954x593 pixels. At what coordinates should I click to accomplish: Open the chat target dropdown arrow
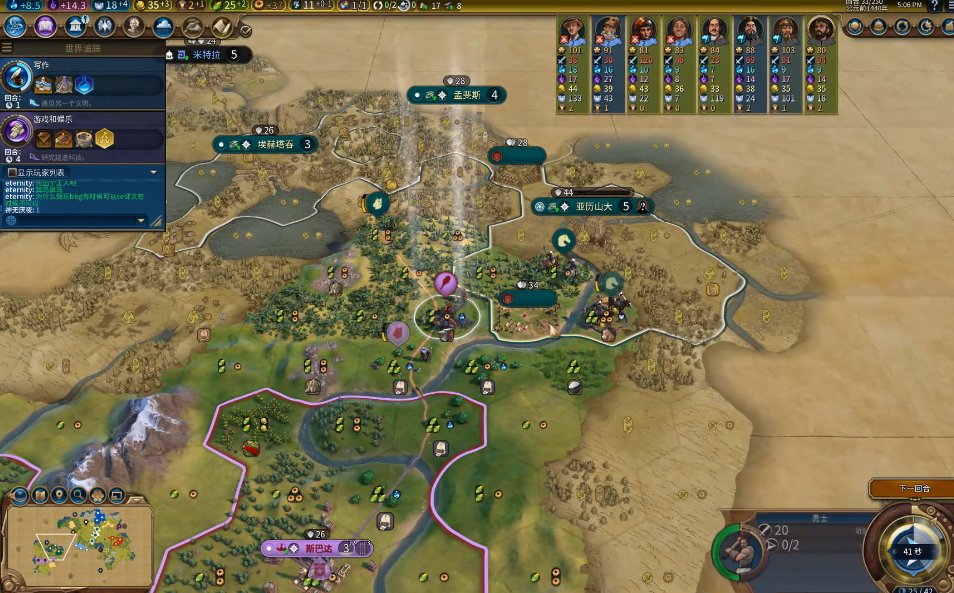click(141, 220)
